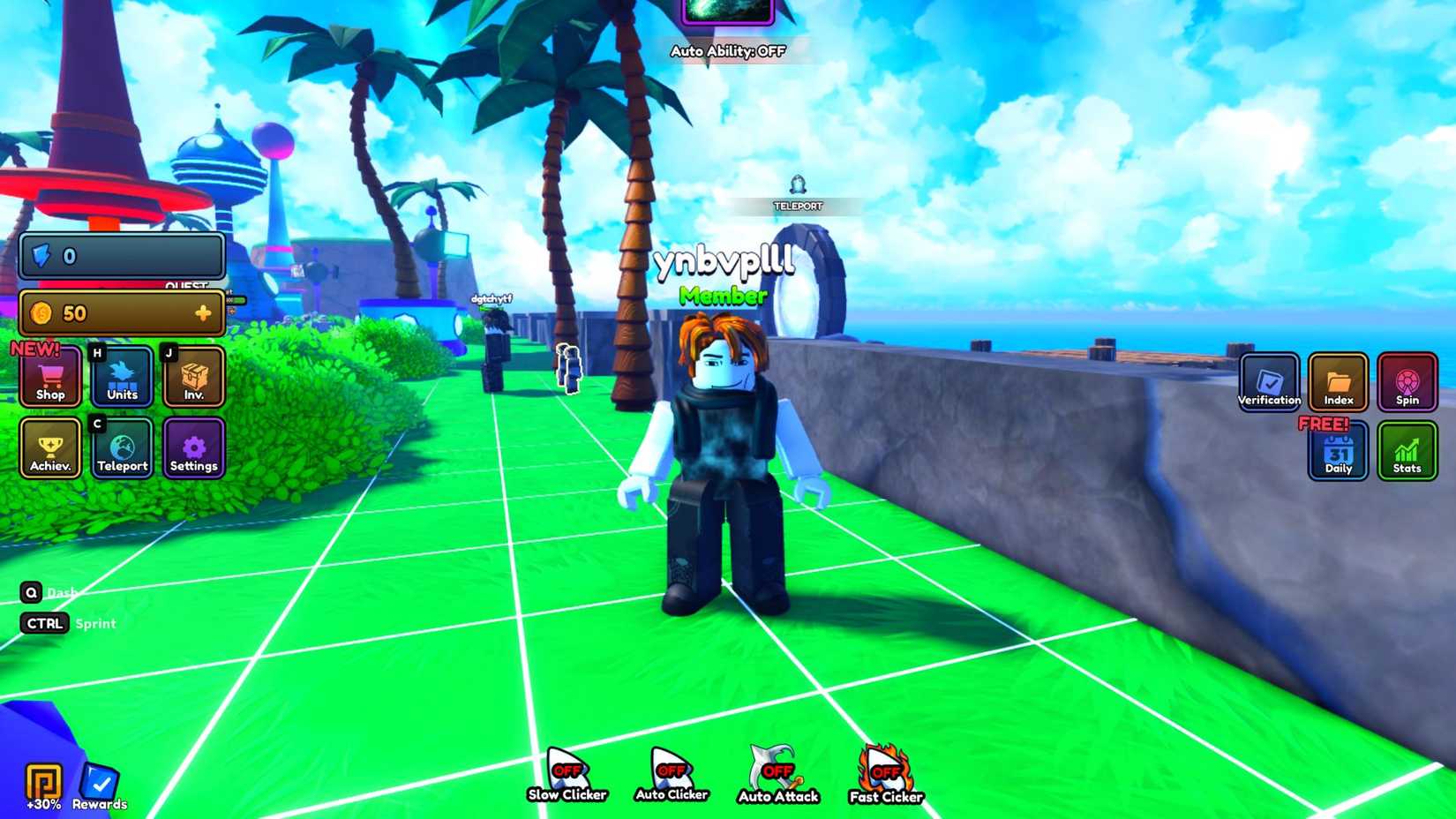
Task: Open the Stats panel
Action: click(x=1407, y=452)
